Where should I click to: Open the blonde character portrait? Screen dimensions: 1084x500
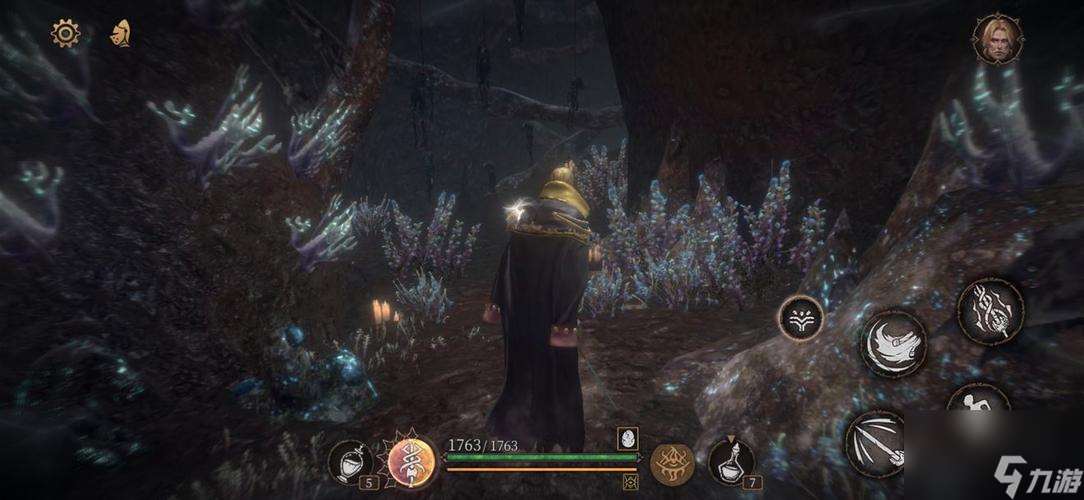coord(992,39)
